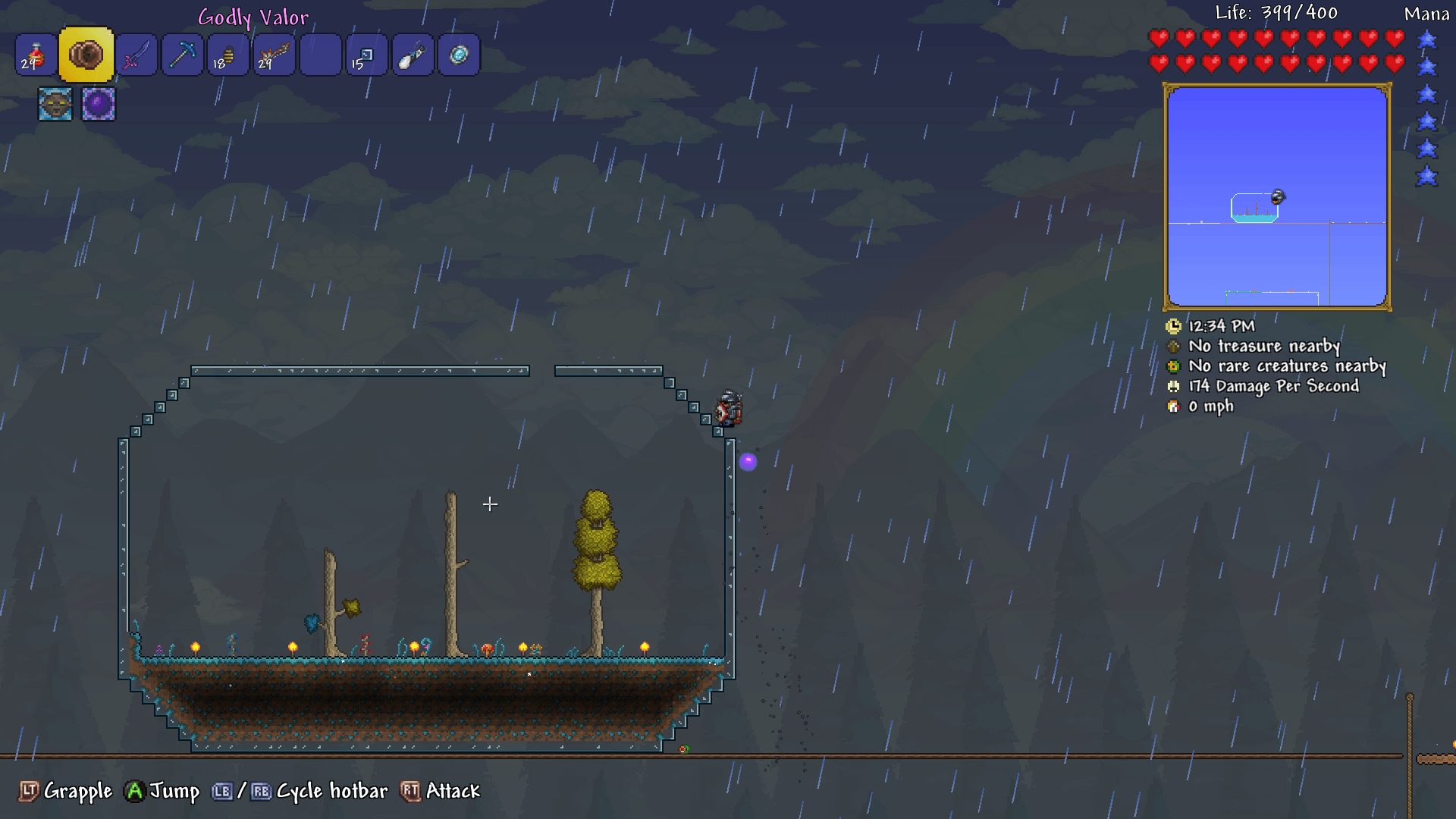Click the minimap in the top right corner
Viewport: 1456px width, 819px height.
coord(1276,196)
